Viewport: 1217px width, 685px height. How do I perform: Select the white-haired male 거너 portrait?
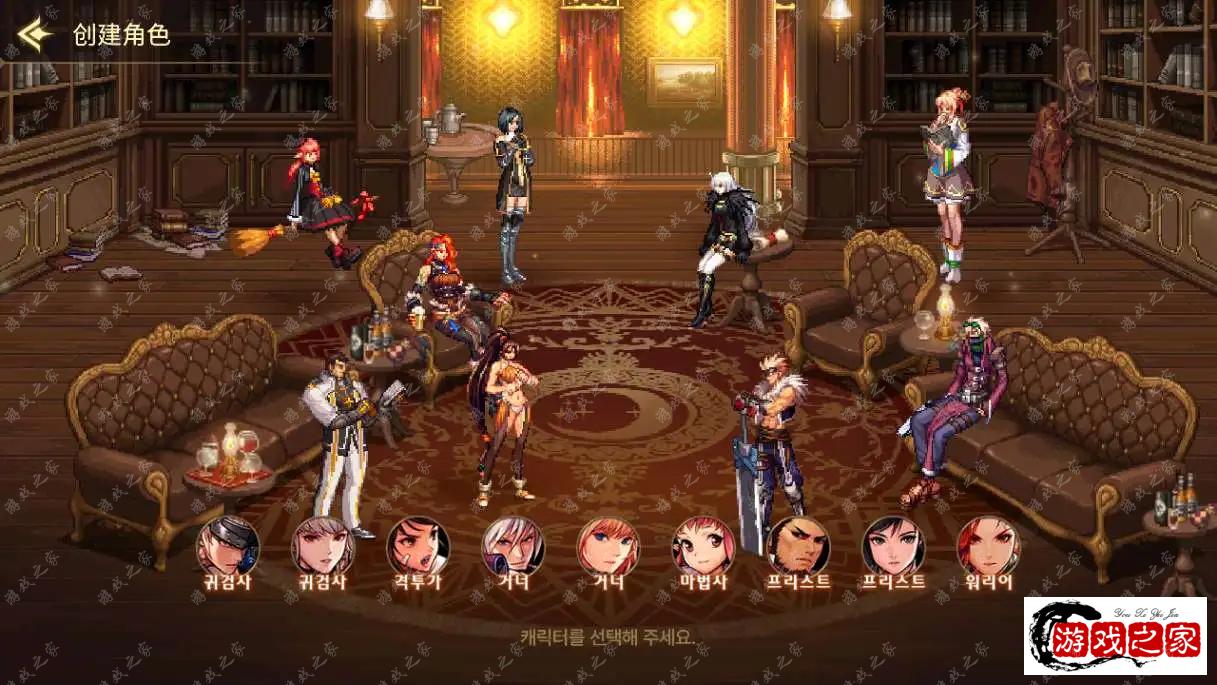[513, 546]
